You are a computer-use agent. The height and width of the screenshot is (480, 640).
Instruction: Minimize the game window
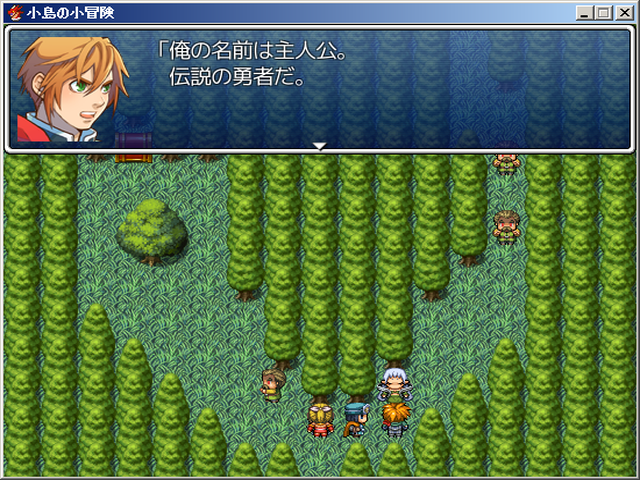click(x=585, y=12)
